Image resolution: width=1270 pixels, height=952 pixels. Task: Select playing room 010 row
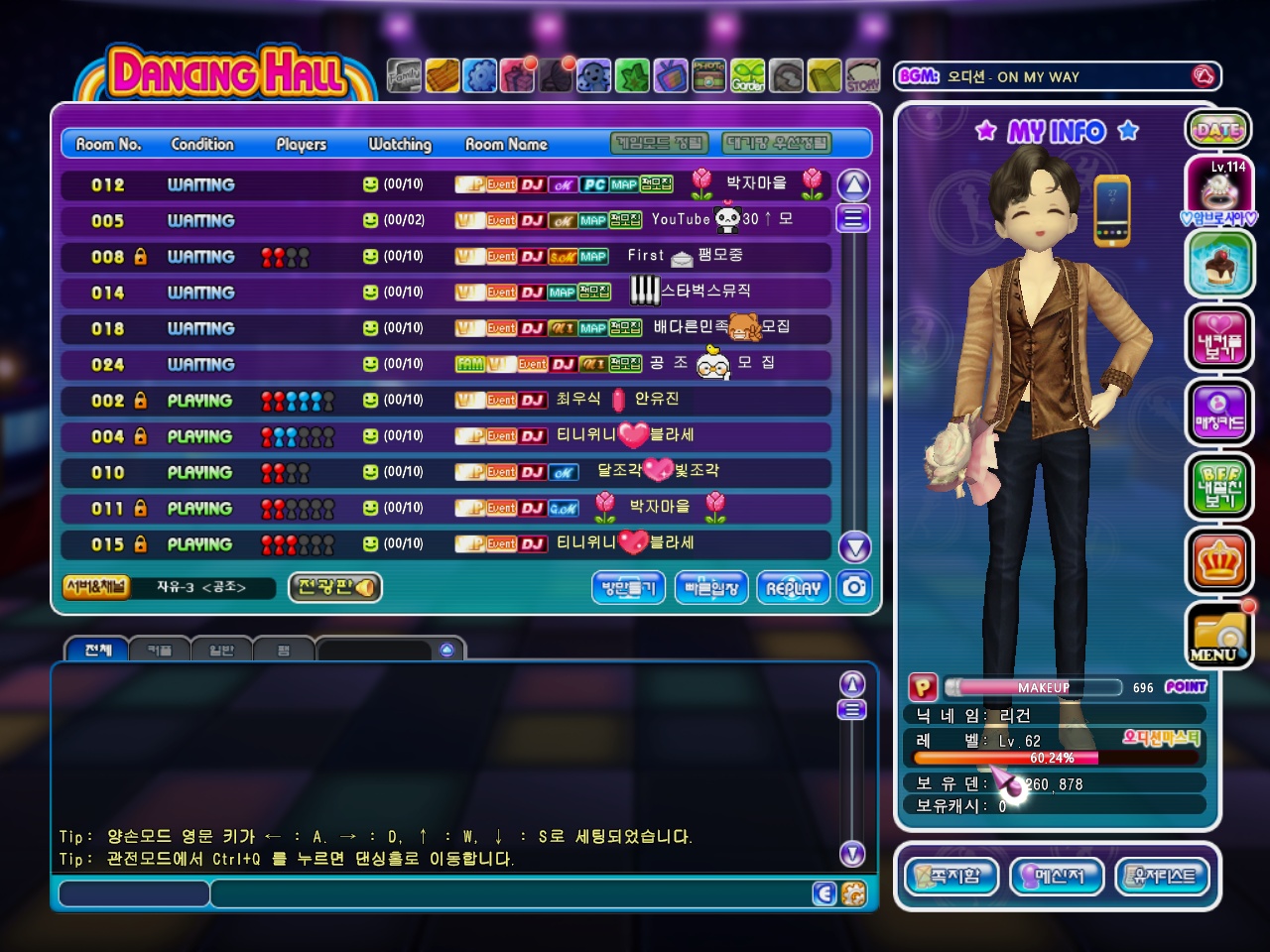click(445, 472)
